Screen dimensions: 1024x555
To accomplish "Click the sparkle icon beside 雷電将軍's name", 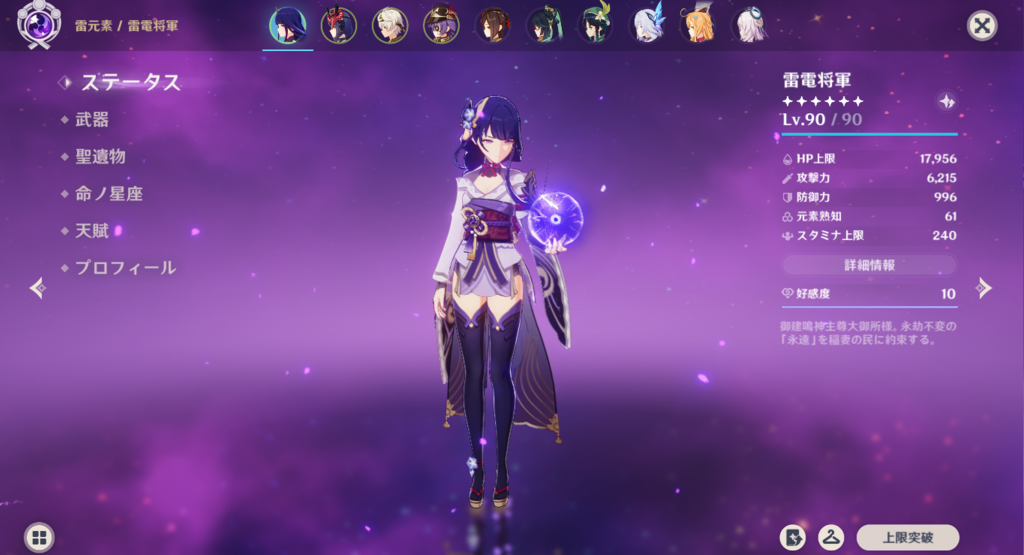I will tap(947, 102).
